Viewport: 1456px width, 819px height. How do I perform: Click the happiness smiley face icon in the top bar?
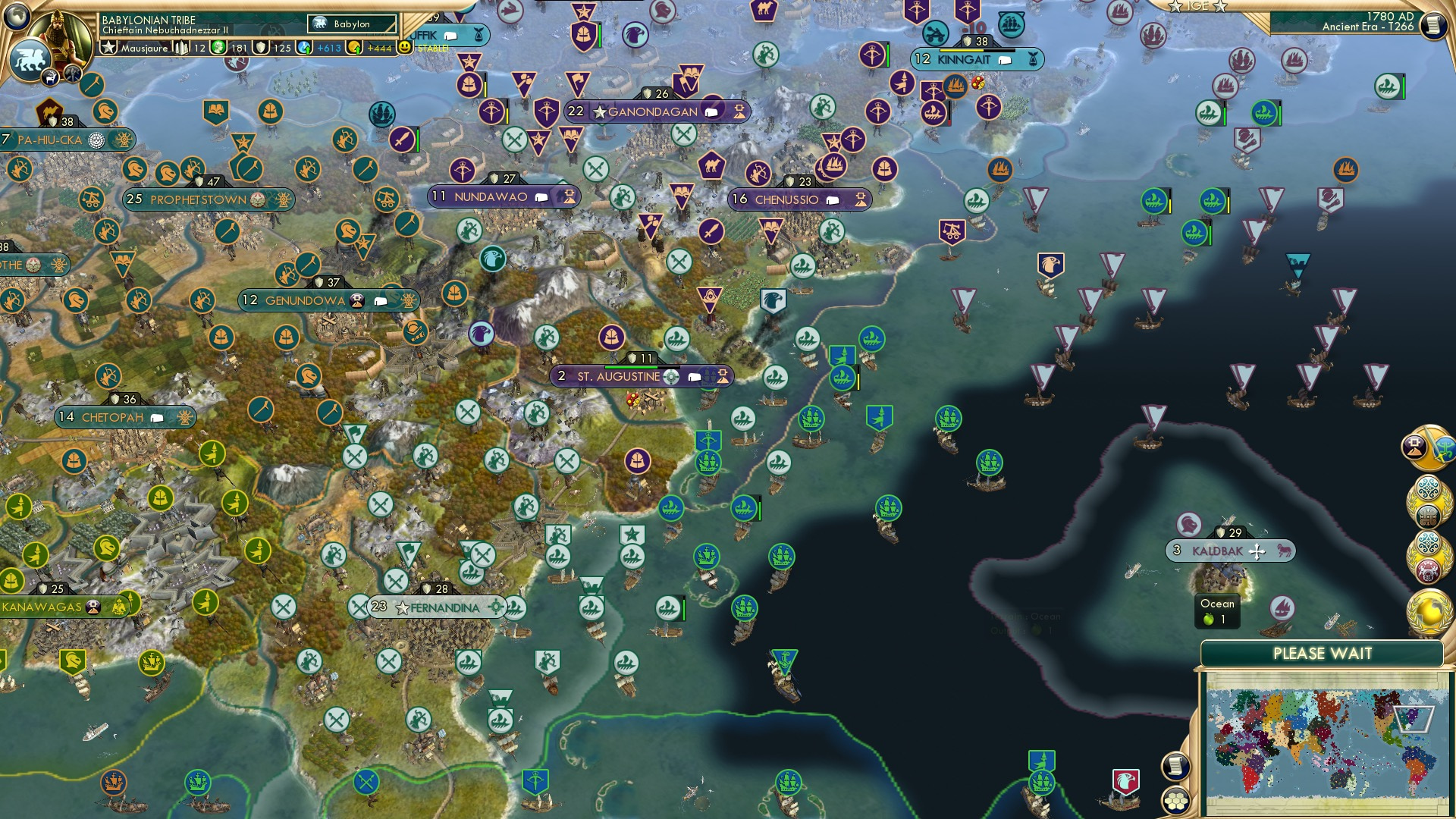404,47
